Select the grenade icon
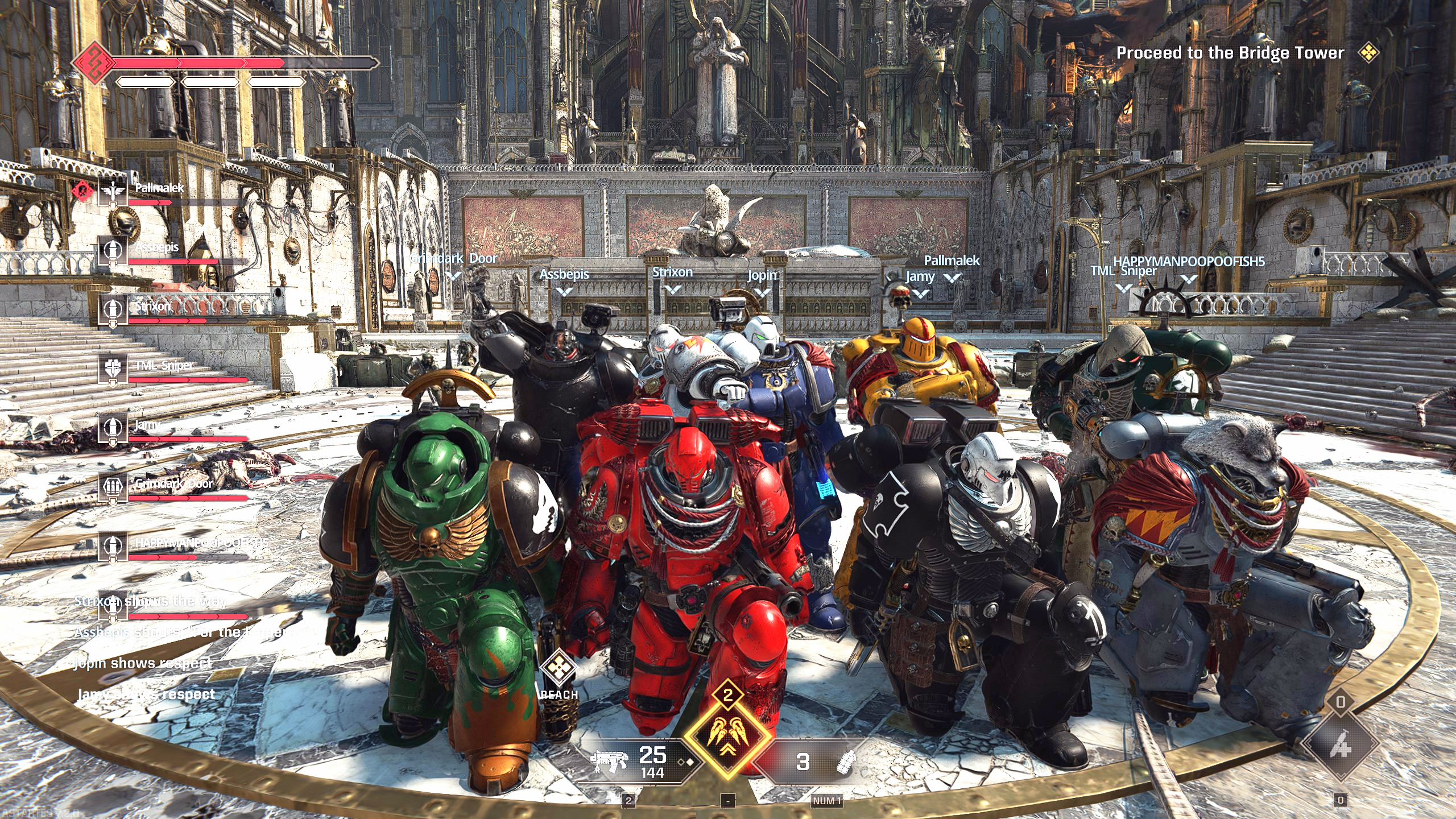The image size is (1456, 819). pos(847,762)
